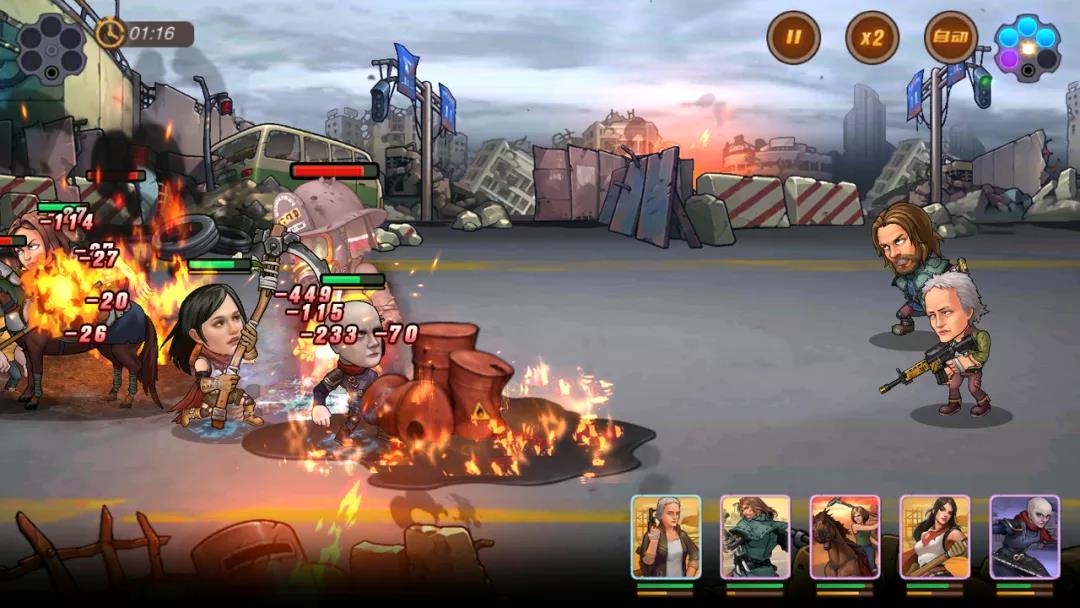Tap the empty gray revolver cylinder icon

click(50, 47)
